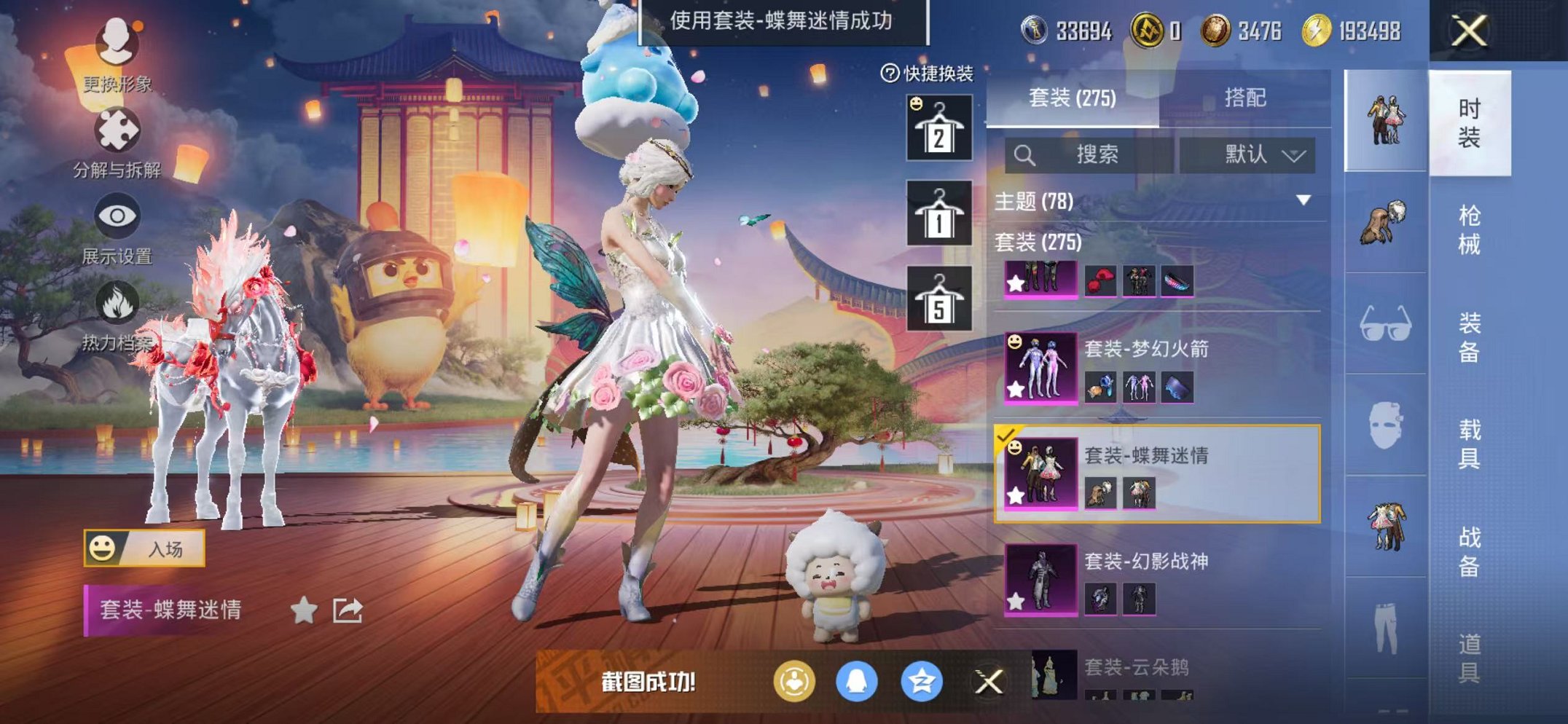This screenshot has height=724, width=1568.
Task: Open the 快捷换装 help tip
Action: tap(890, 71)
